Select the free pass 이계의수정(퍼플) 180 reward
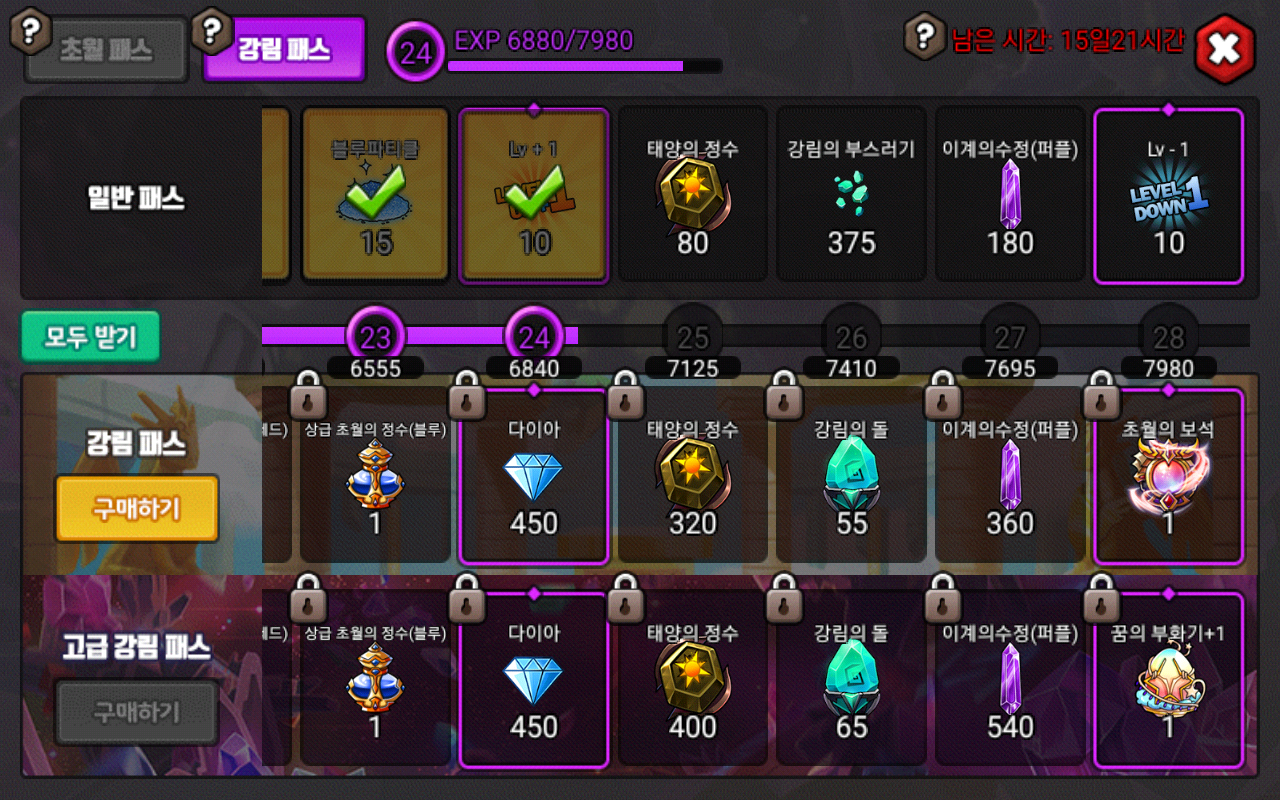Image resolution: width=1280 pixels, height=800 pixels. (1010, 195)
